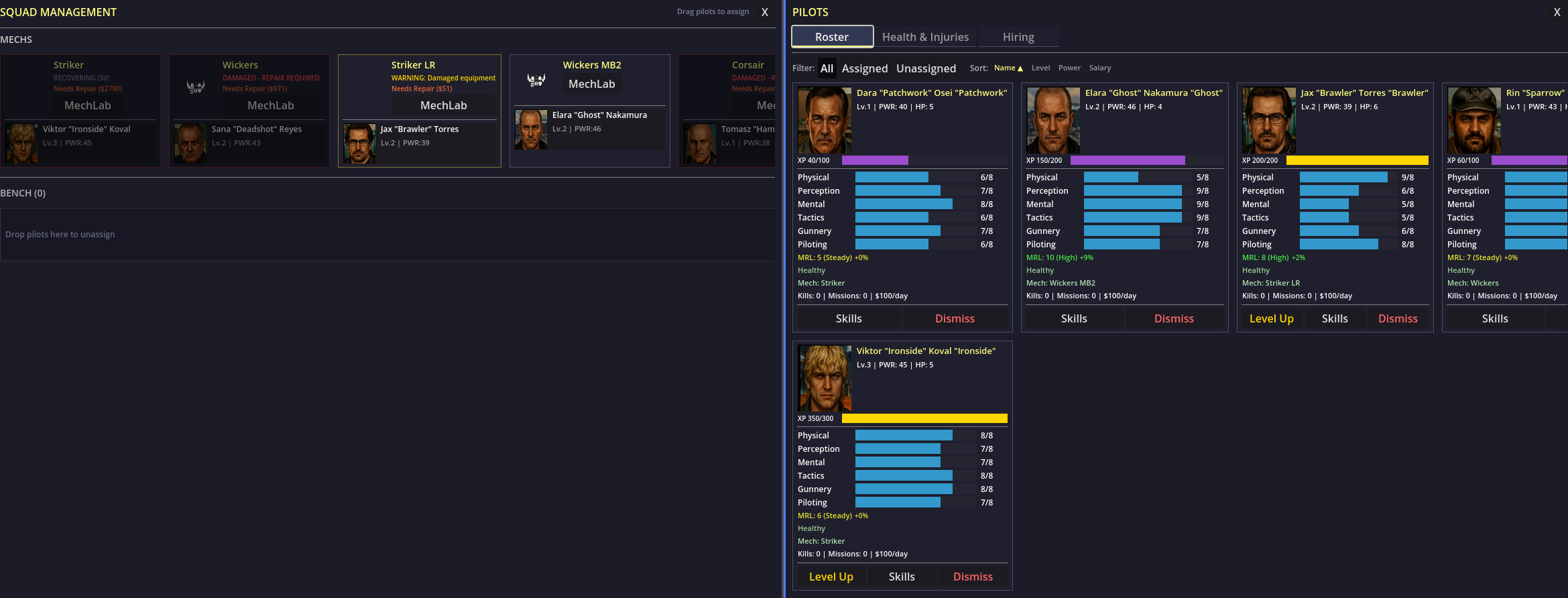Open MechLab for Striker LR
Image resolution: width=1568 pixels, height=598 pixels.
click(443, 105)
